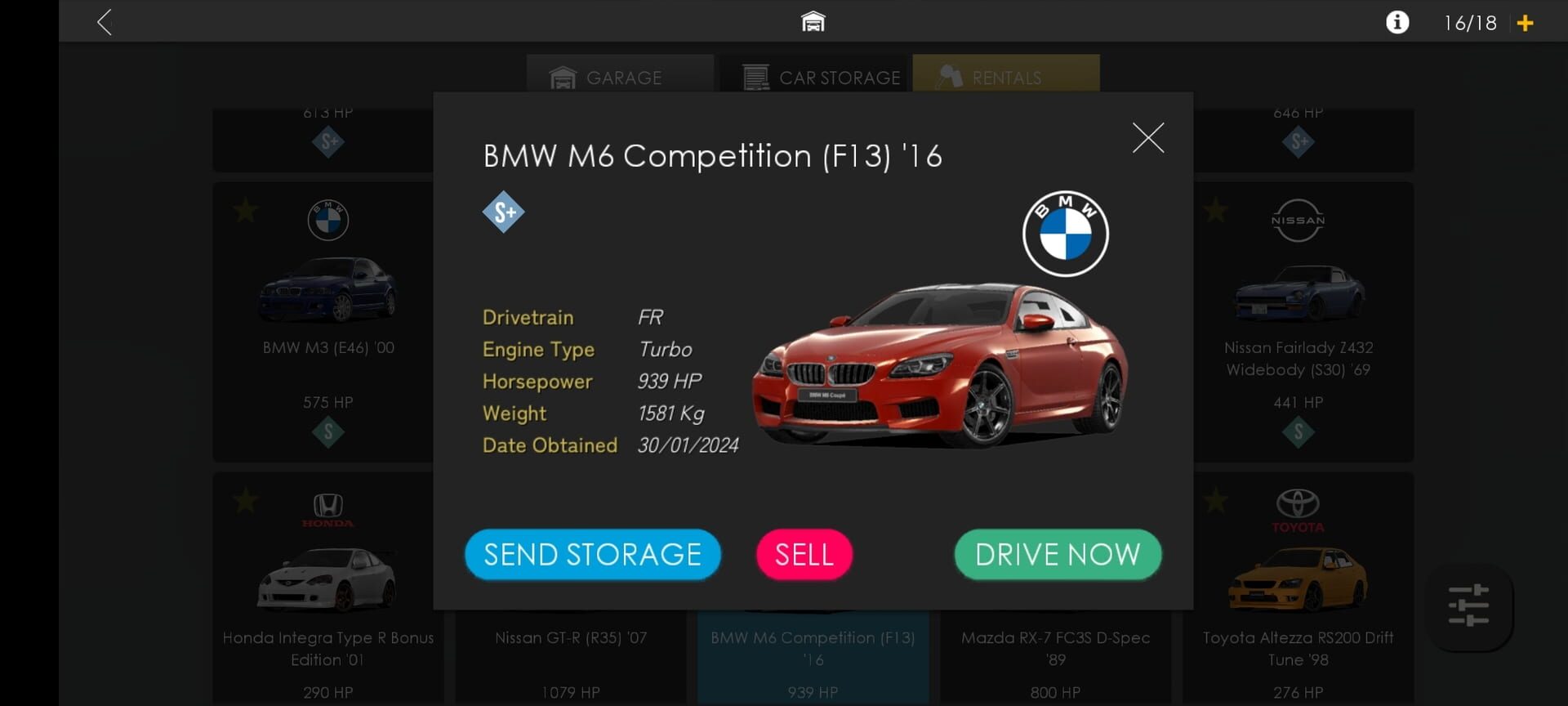Image resolution: width=1568 pixels, height=706 pixels.
Task: Go back using the arrow icon
Action: (x=104, y=22)
